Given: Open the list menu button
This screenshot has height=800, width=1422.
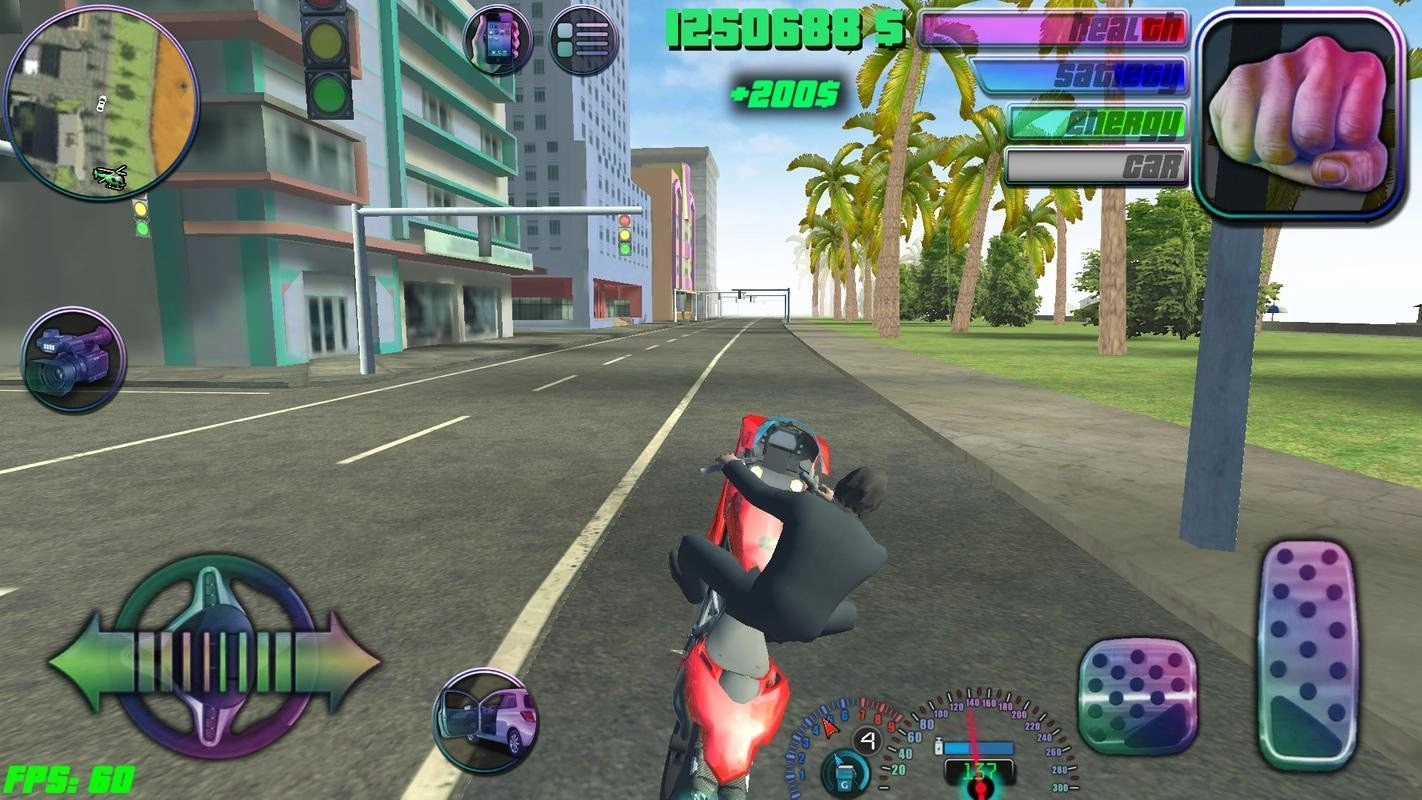Looking at the screenshot, I should click(583, 41).
